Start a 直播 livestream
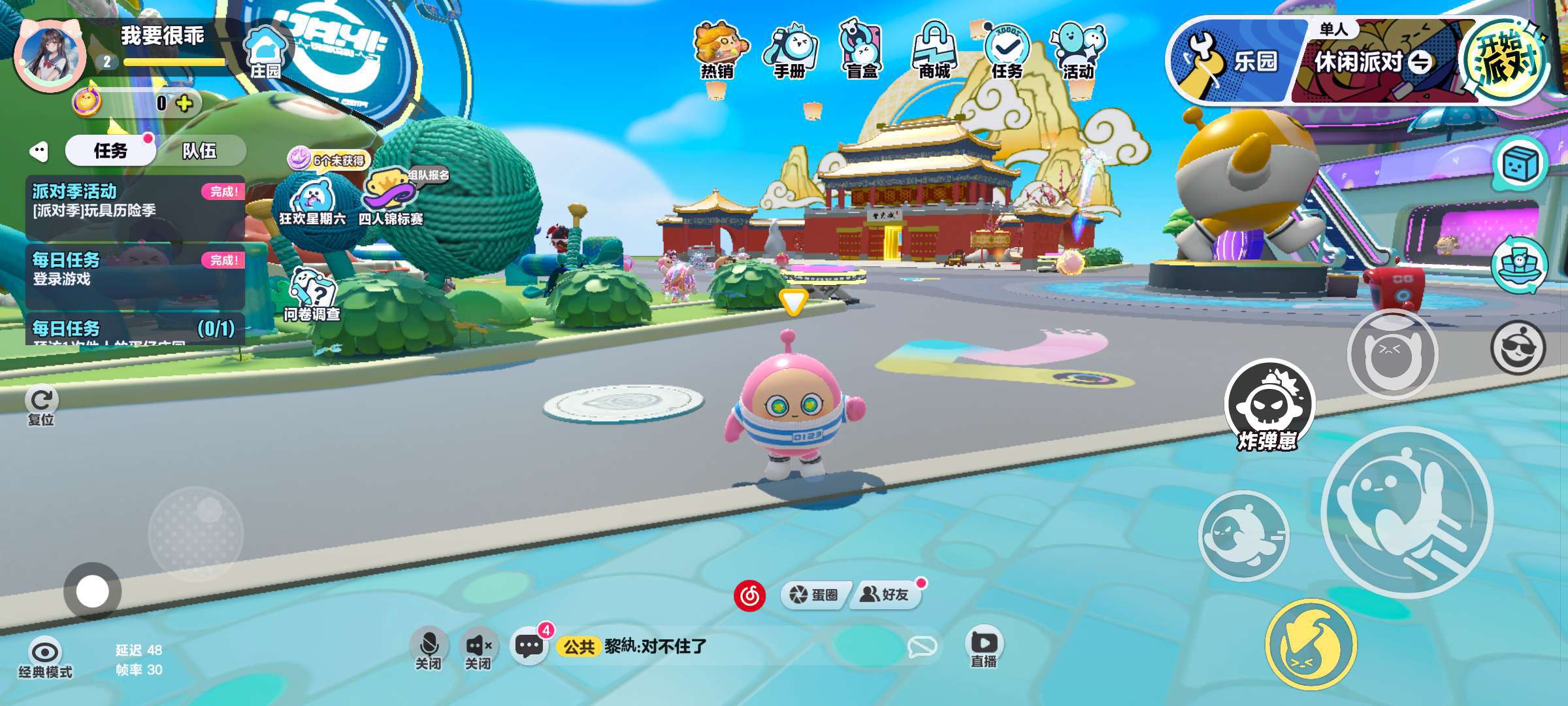 pos(984,647)
